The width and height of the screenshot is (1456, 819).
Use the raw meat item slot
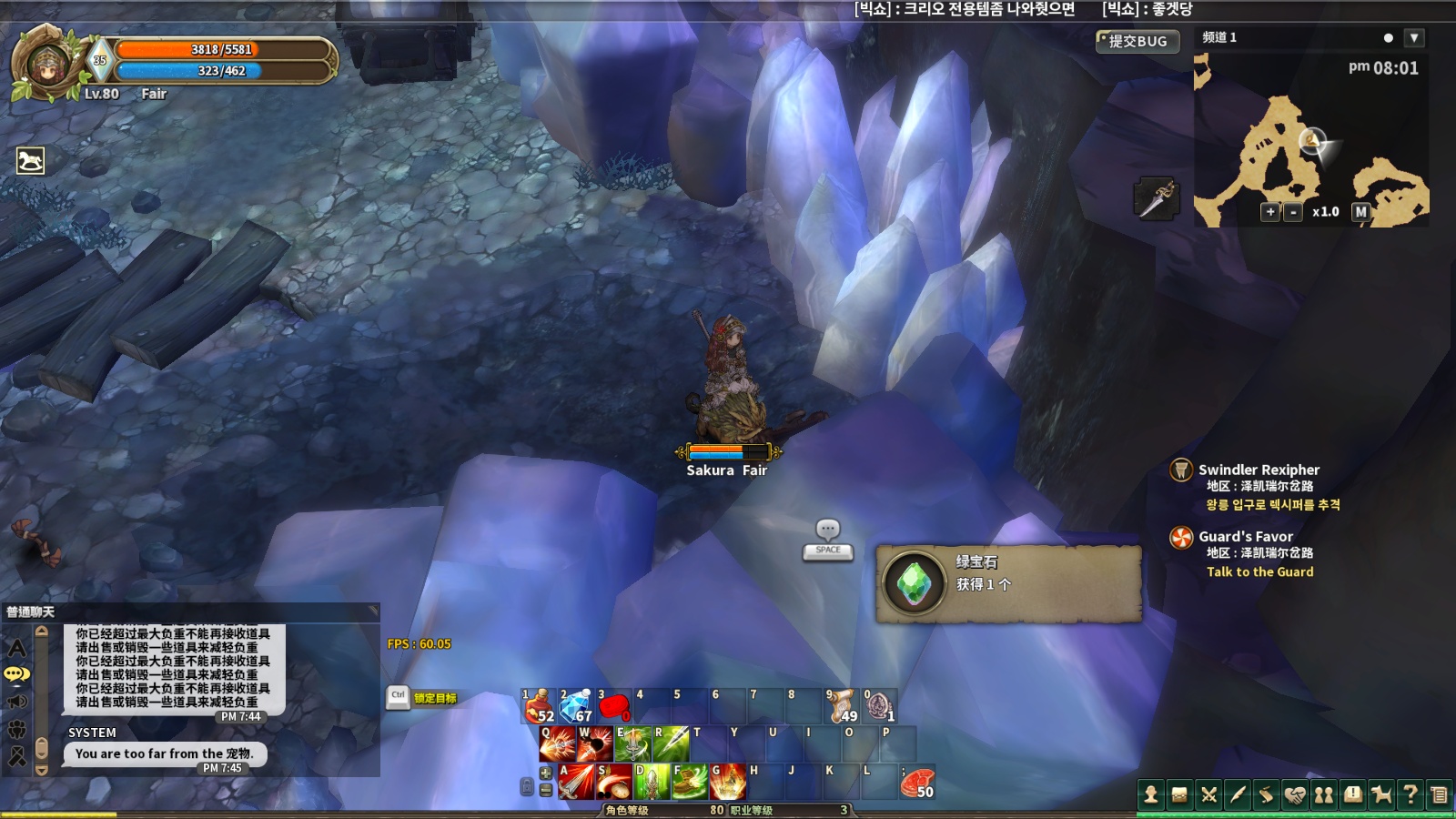[x=917, y=783]
